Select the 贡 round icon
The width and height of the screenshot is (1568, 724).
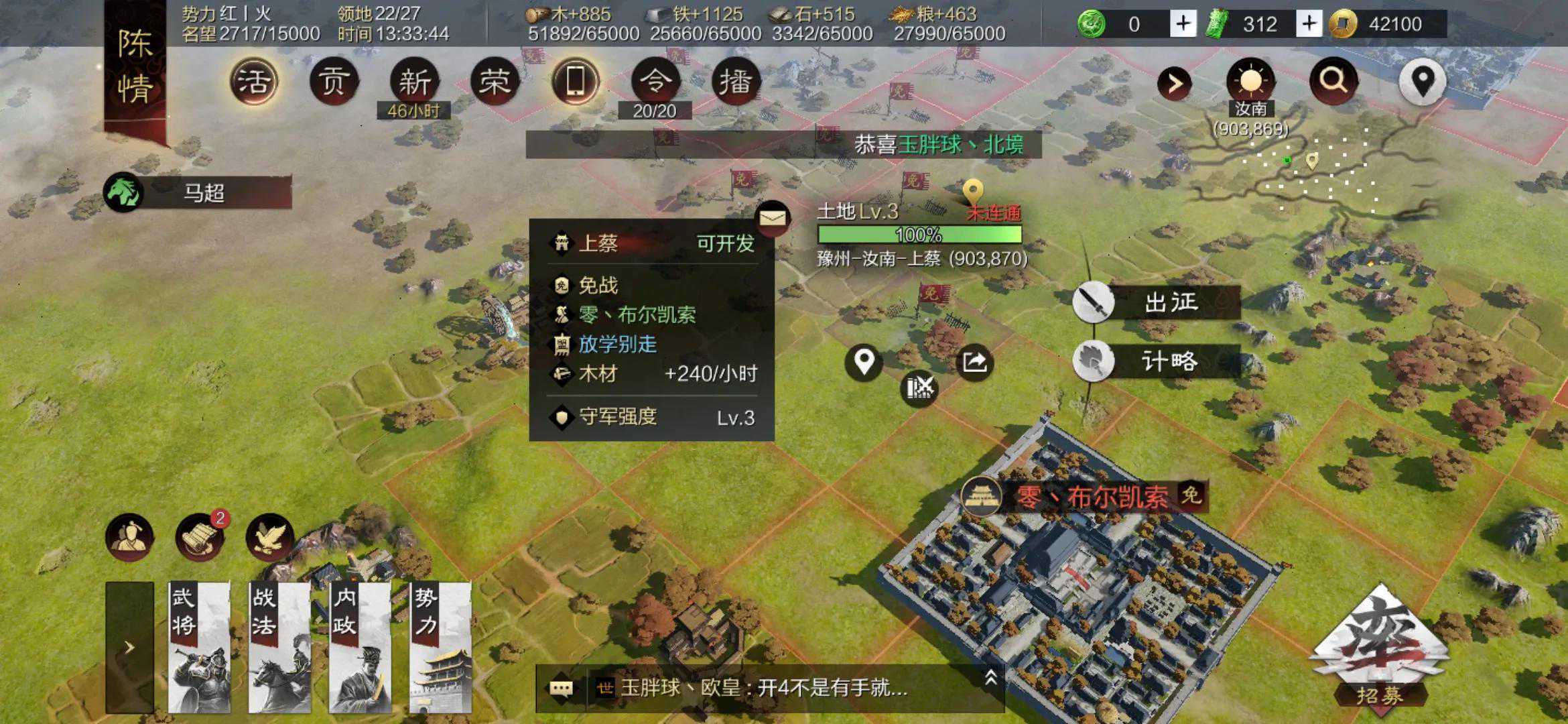[x=334, y=82]
